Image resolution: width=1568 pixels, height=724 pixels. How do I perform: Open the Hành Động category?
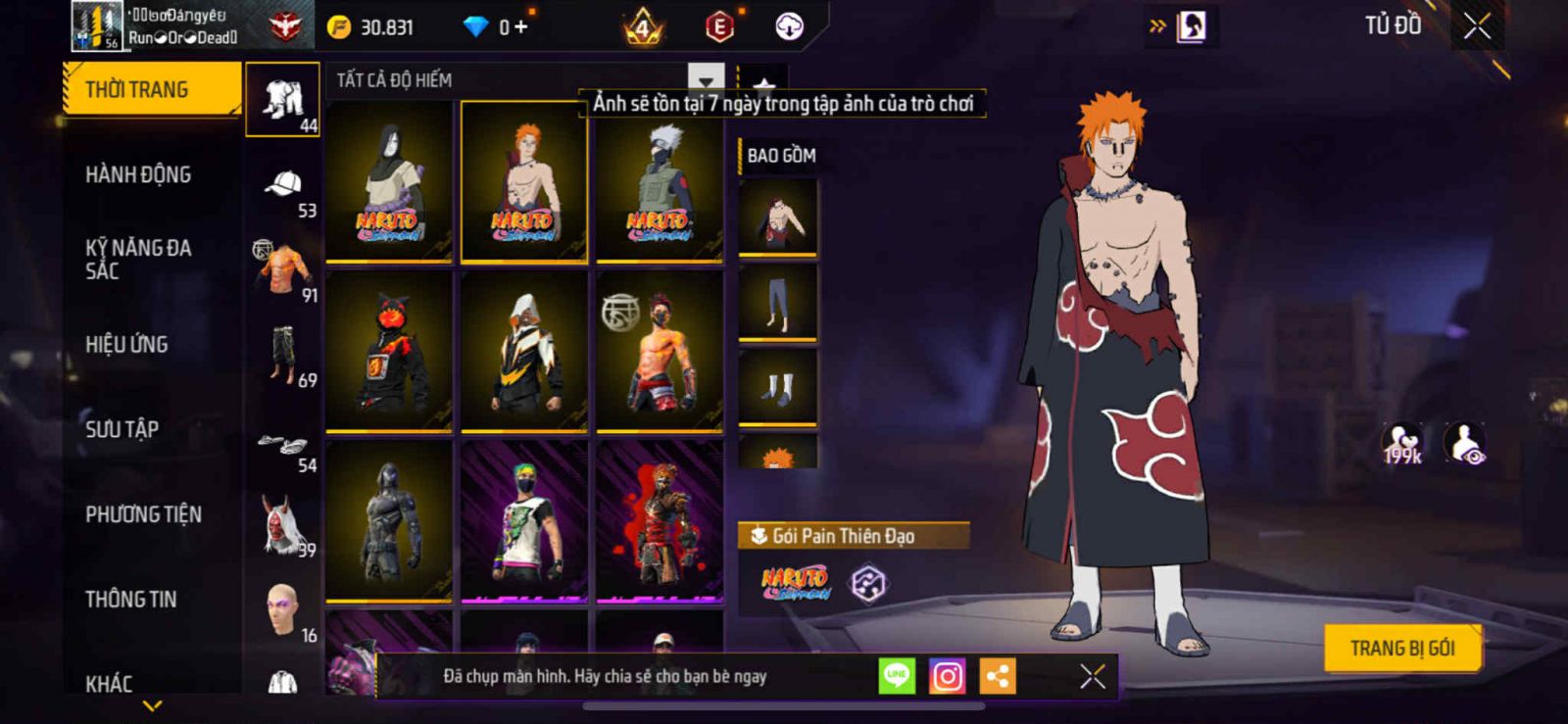pyautogui.click(x=138, y=174)
